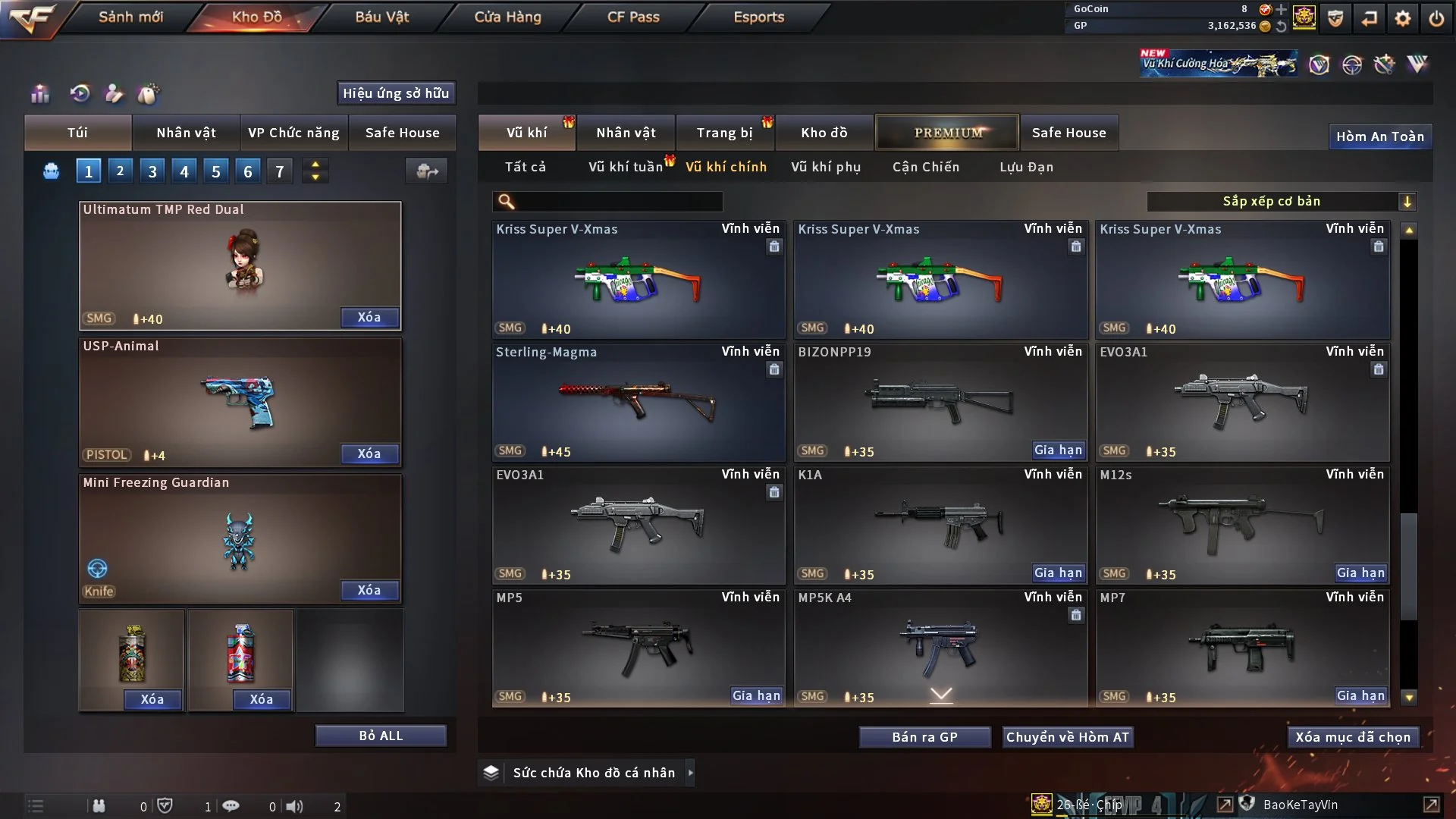The image size is (1456, 819).
Task: Extend the BIZONPP19 with Gia hạn
Action: (1058, 450)
